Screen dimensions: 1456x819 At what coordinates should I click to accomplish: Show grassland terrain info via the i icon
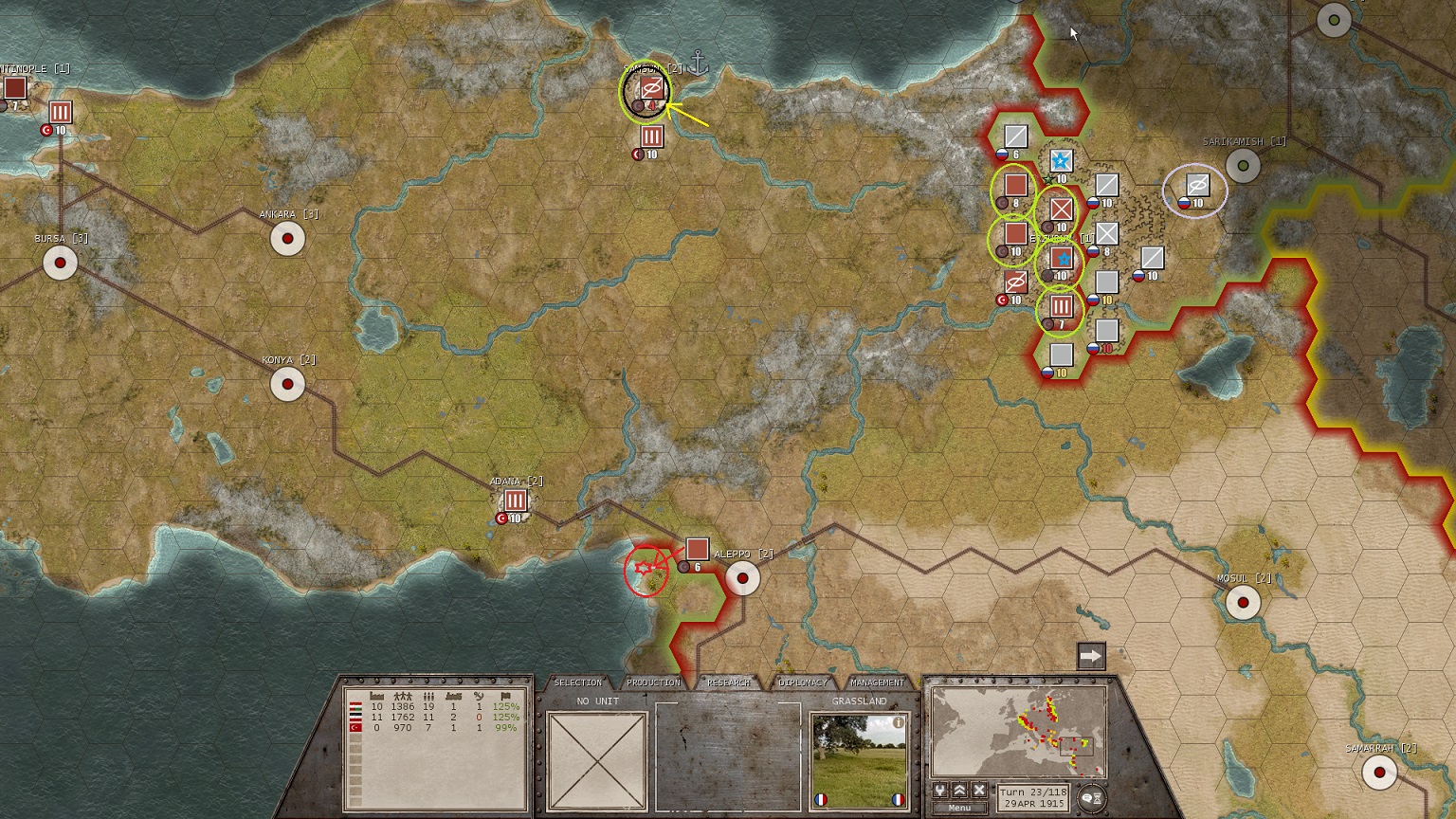point(898,722)
